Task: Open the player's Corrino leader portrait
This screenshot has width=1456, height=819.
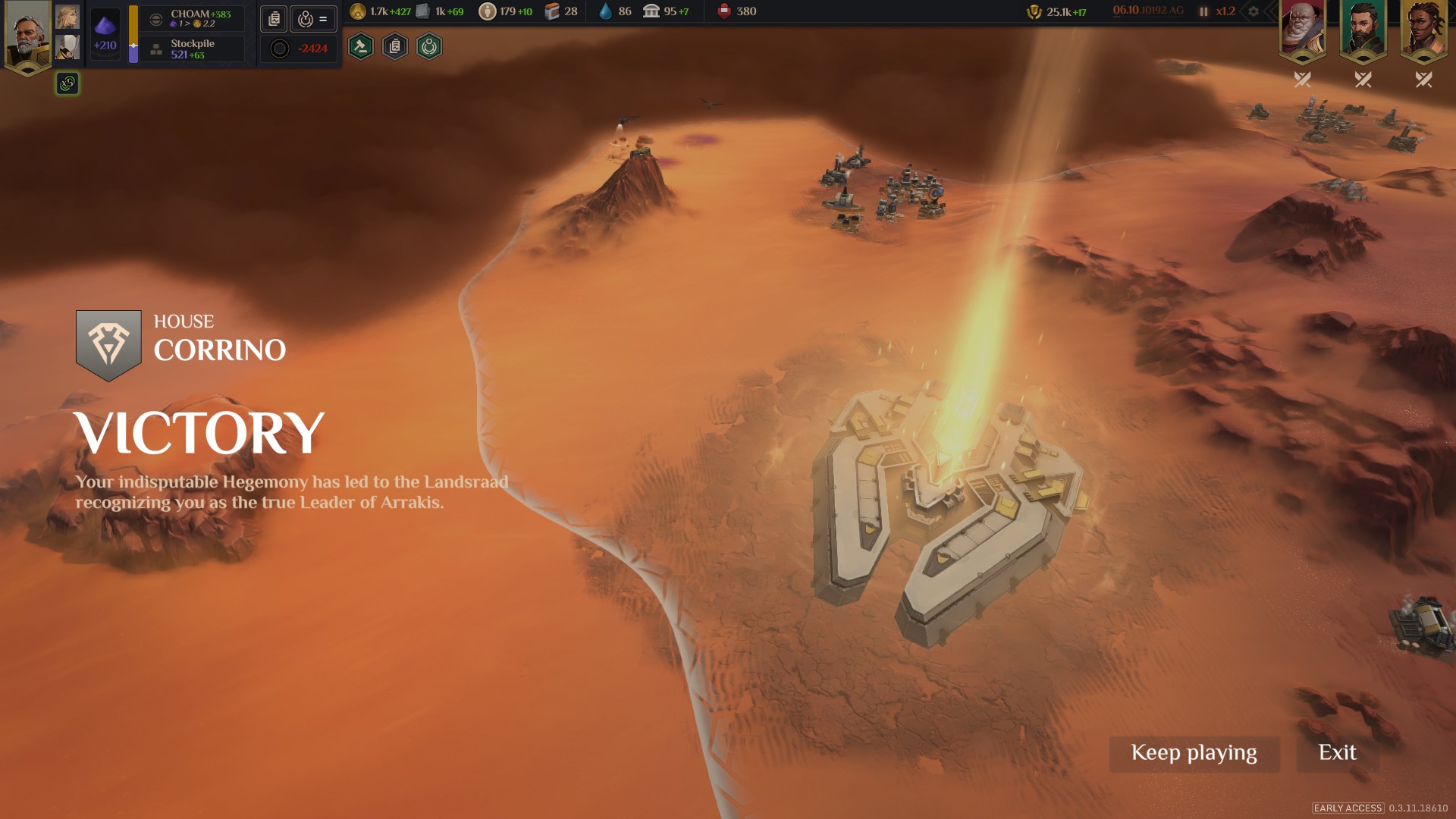Action: tap(27, 35)
